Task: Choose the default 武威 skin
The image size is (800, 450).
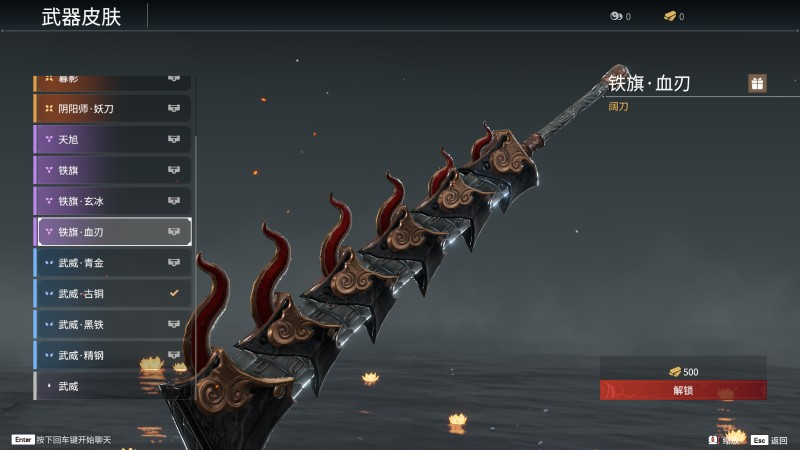Action: 113,386
